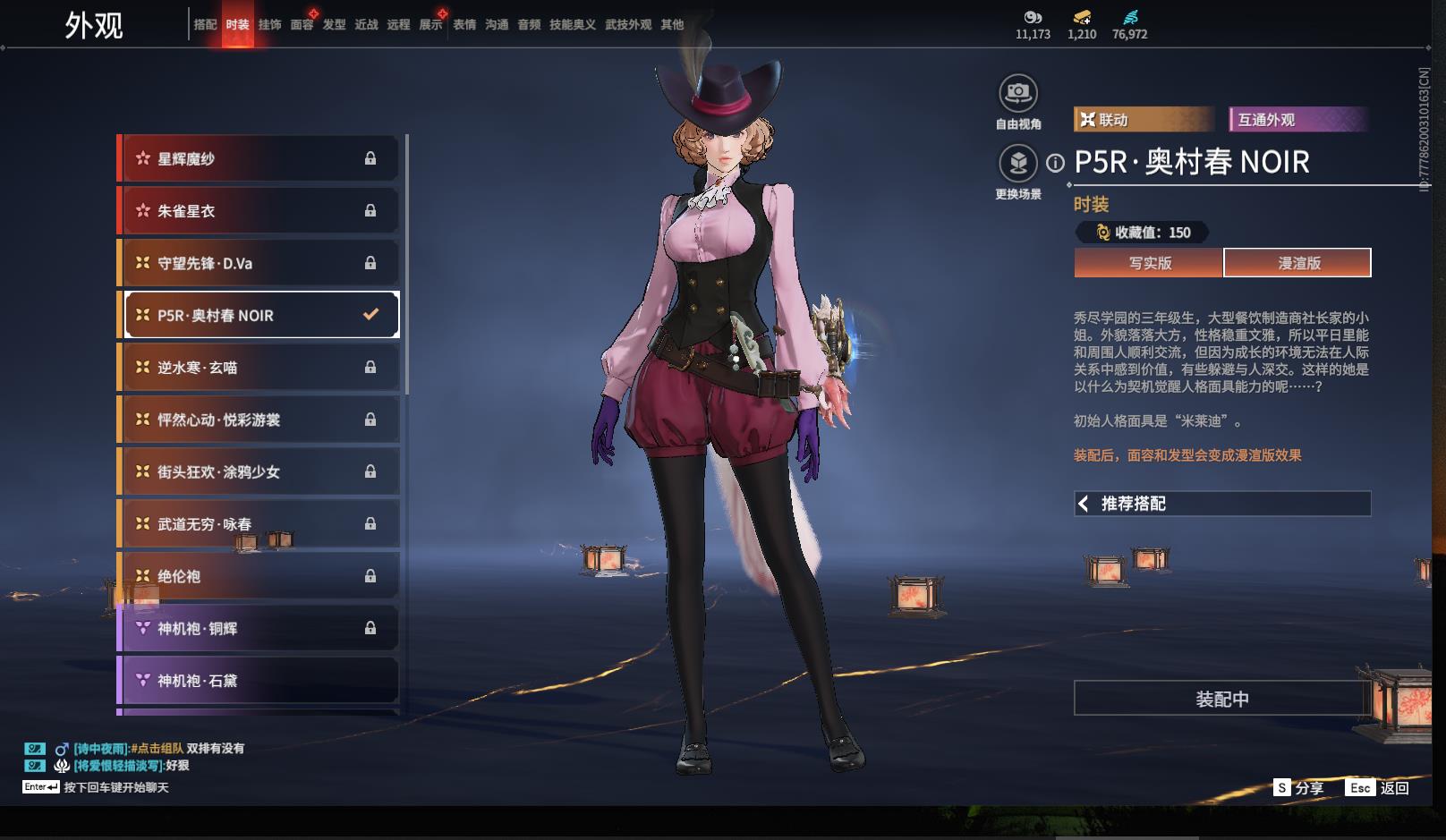This screenshot has width=1446, height=840.
Task: Open the 挂饰 accessories tab
Action: 269,25
